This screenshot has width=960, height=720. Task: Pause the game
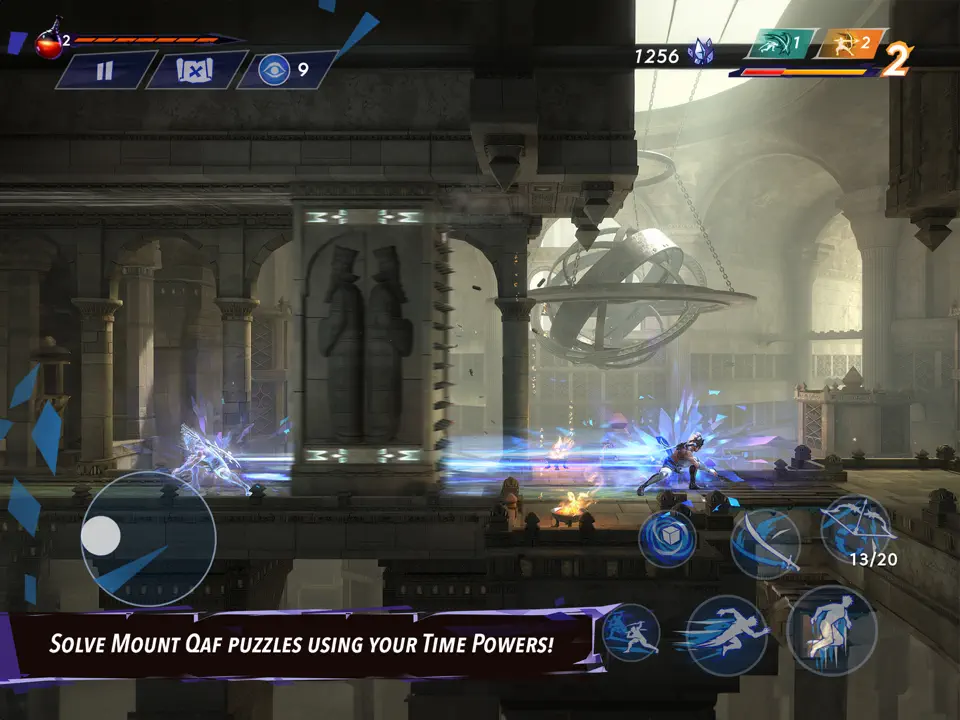[x=105, y=70]
